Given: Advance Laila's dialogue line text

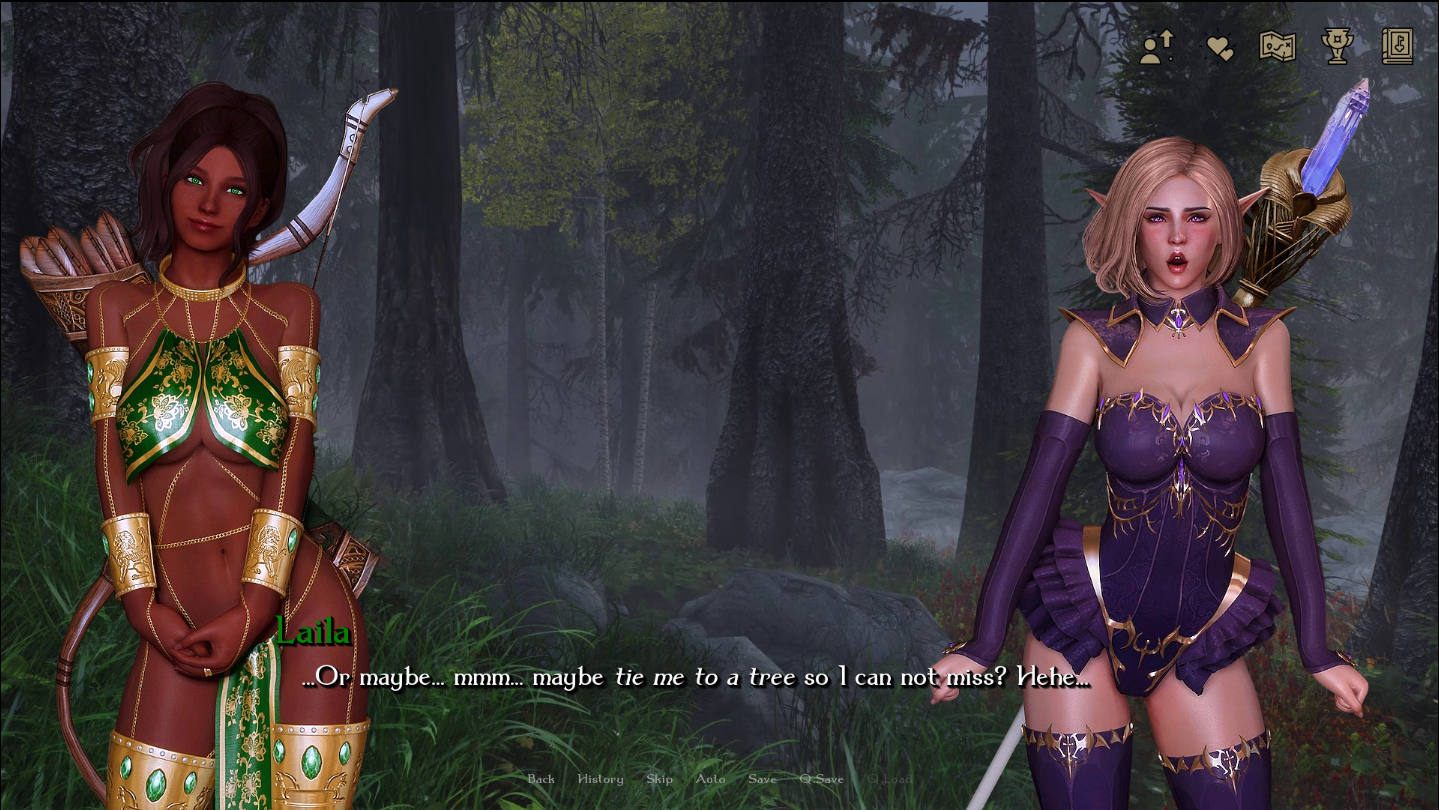Looking at the screenshot, I should click(696, 678).
